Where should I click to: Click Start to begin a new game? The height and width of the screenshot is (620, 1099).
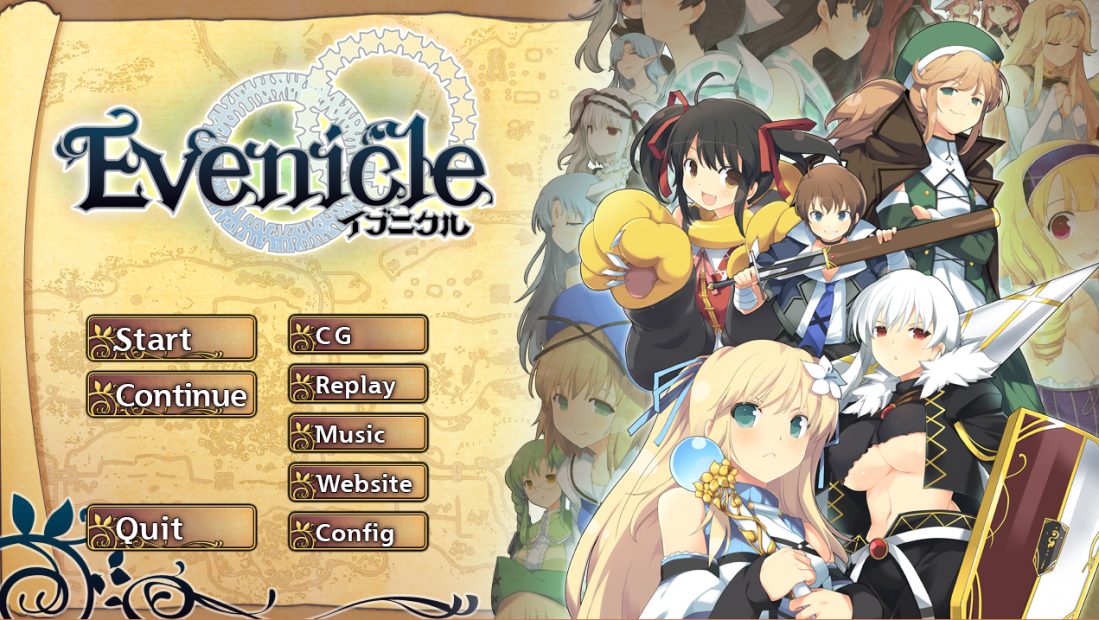[171, 338]
